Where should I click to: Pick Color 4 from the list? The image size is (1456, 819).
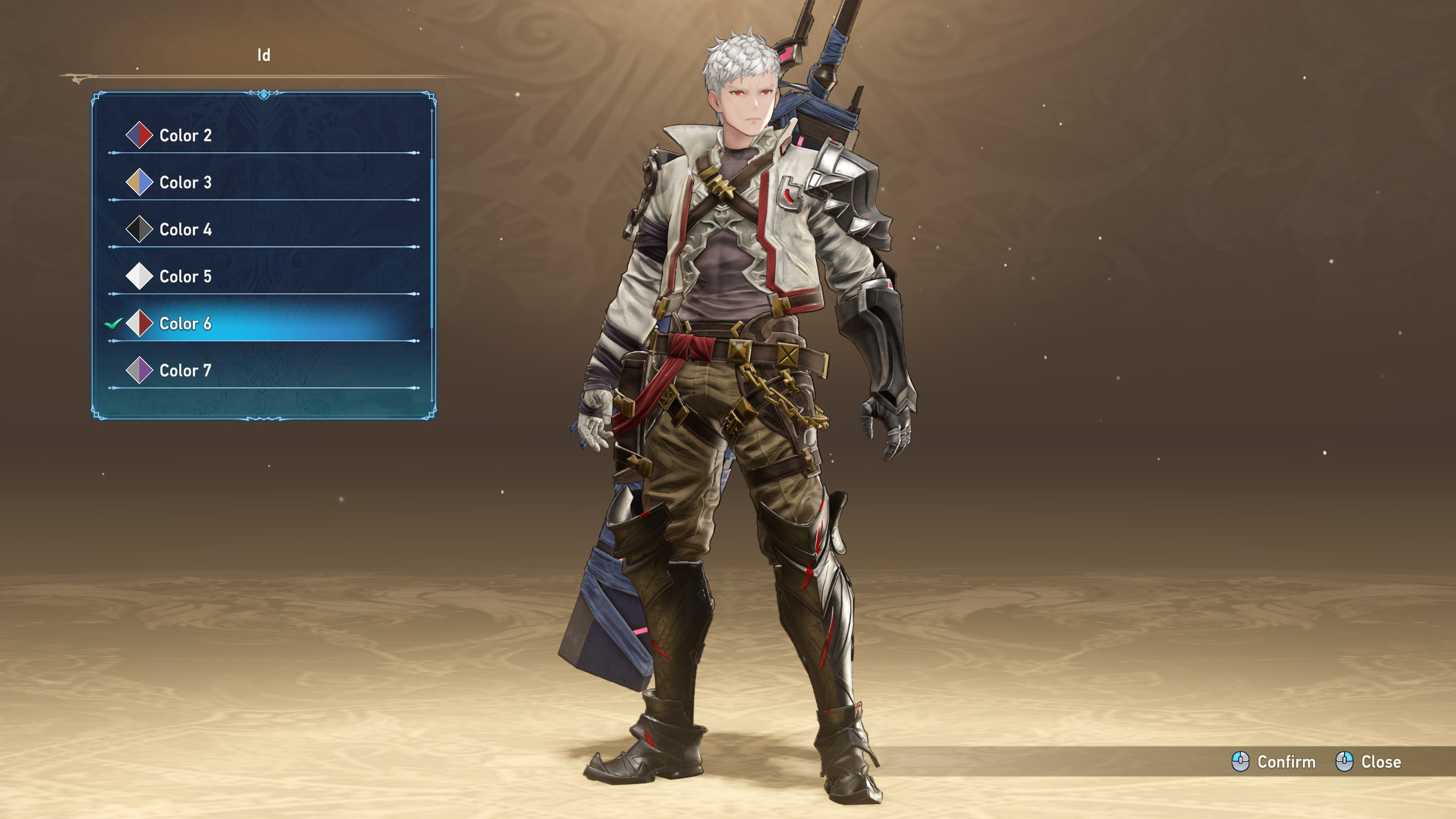pyautogui.click(x=185, y=230)
